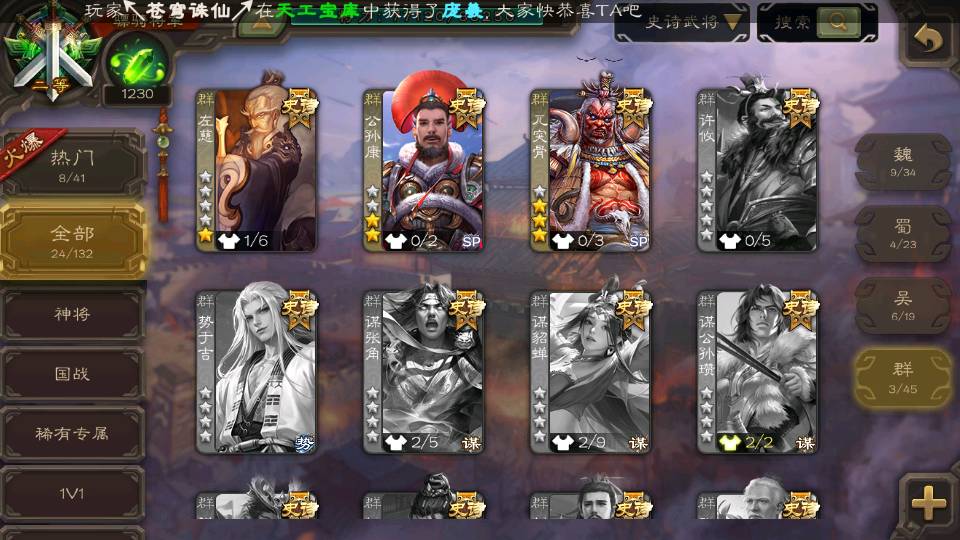Open the 神将 category tab
960x540 pixels.
coord(72,314)
